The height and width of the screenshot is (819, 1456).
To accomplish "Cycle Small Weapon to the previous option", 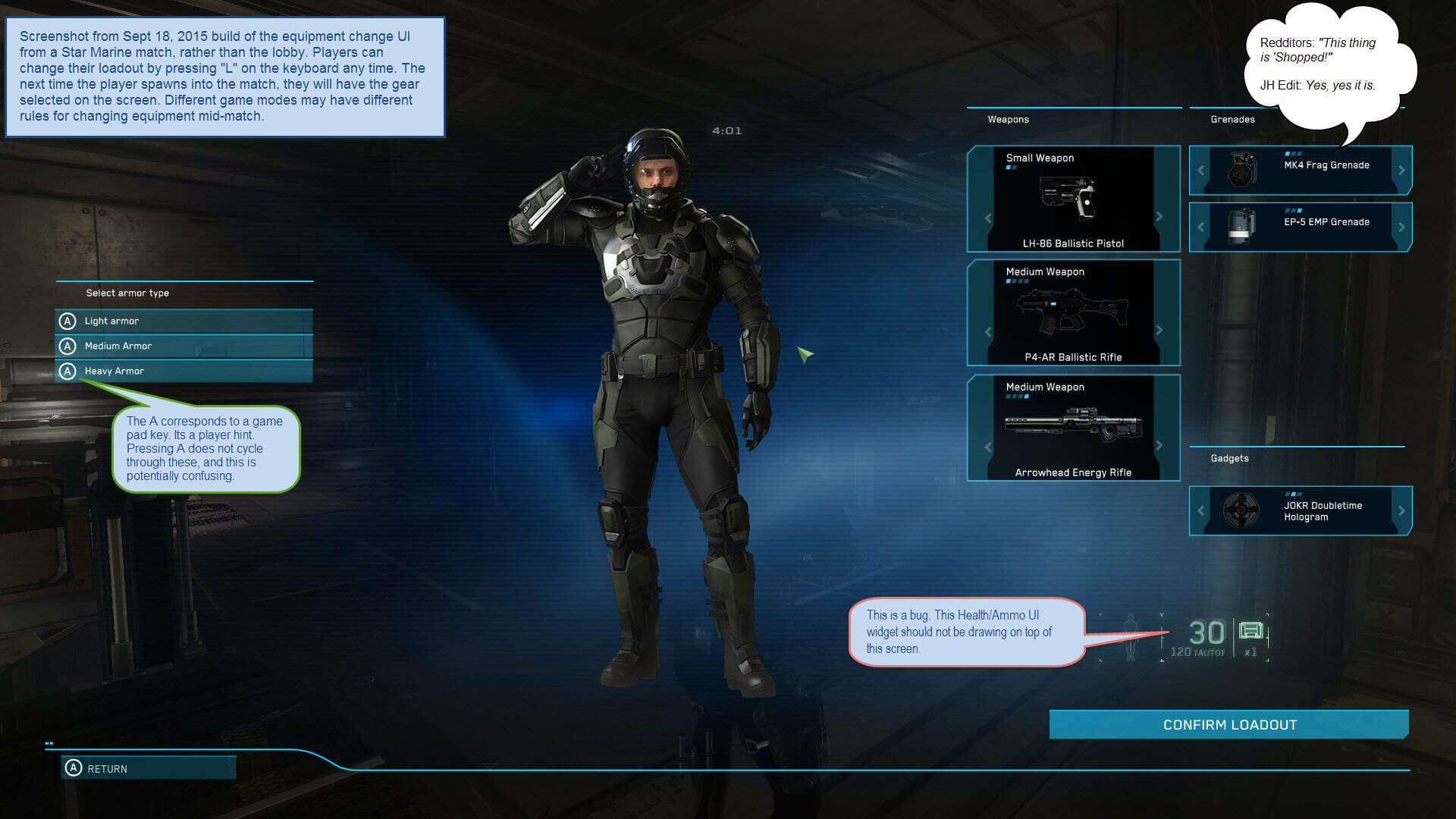I will point(988,218).
